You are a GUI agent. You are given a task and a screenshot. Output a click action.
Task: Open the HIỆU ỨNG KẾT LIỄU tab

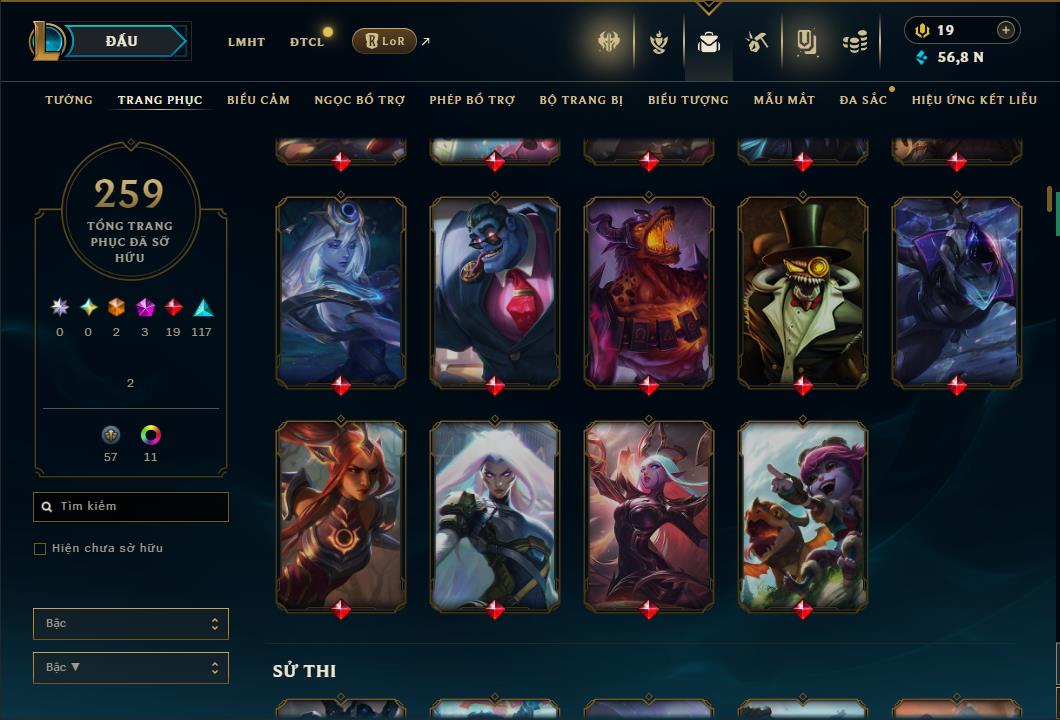[974, 100]
